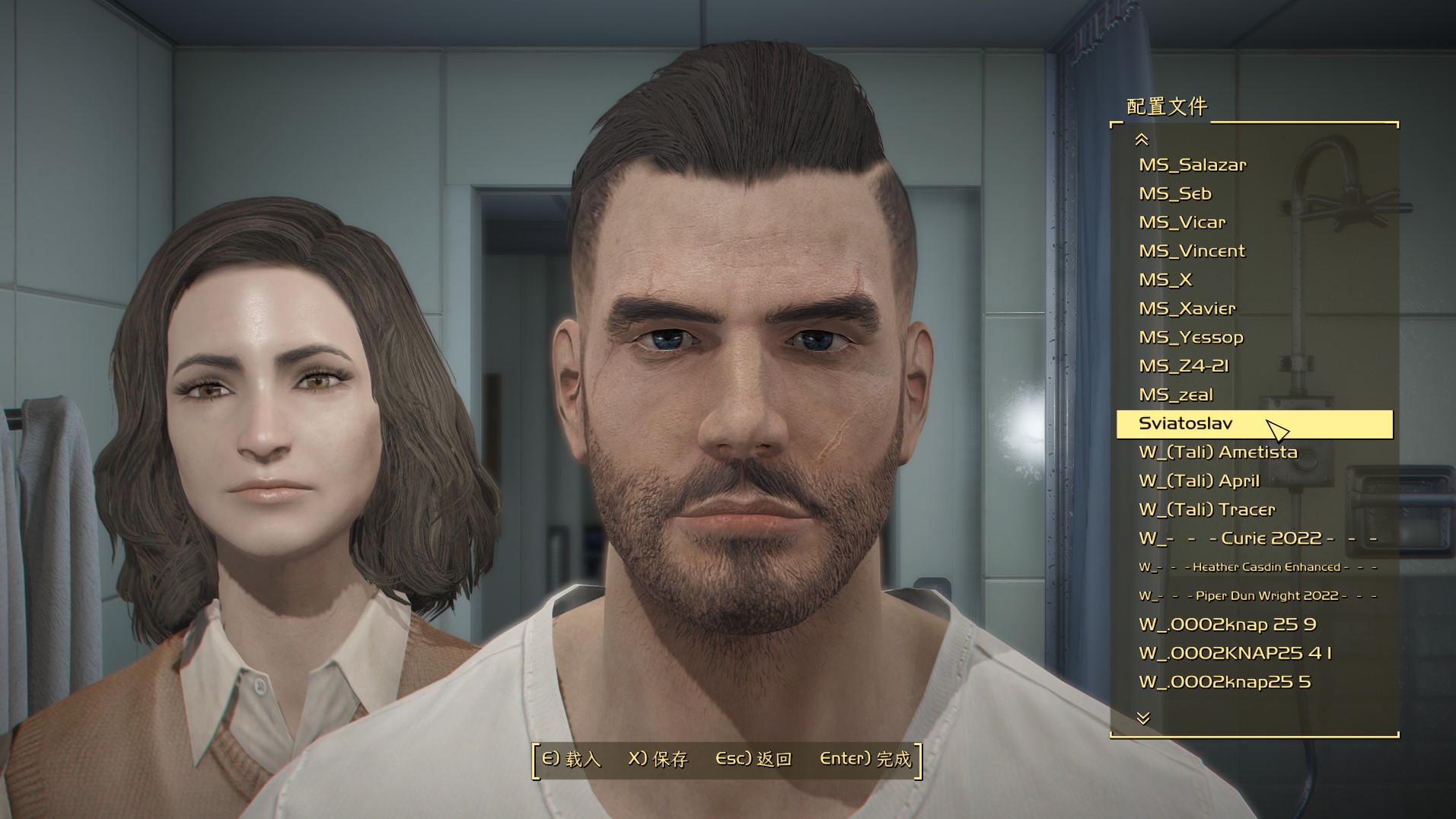This screenshot has width=1456, height=819.
Task: Select the W_(Tali) Ametista preset
Action: (x=1218, y=452)
